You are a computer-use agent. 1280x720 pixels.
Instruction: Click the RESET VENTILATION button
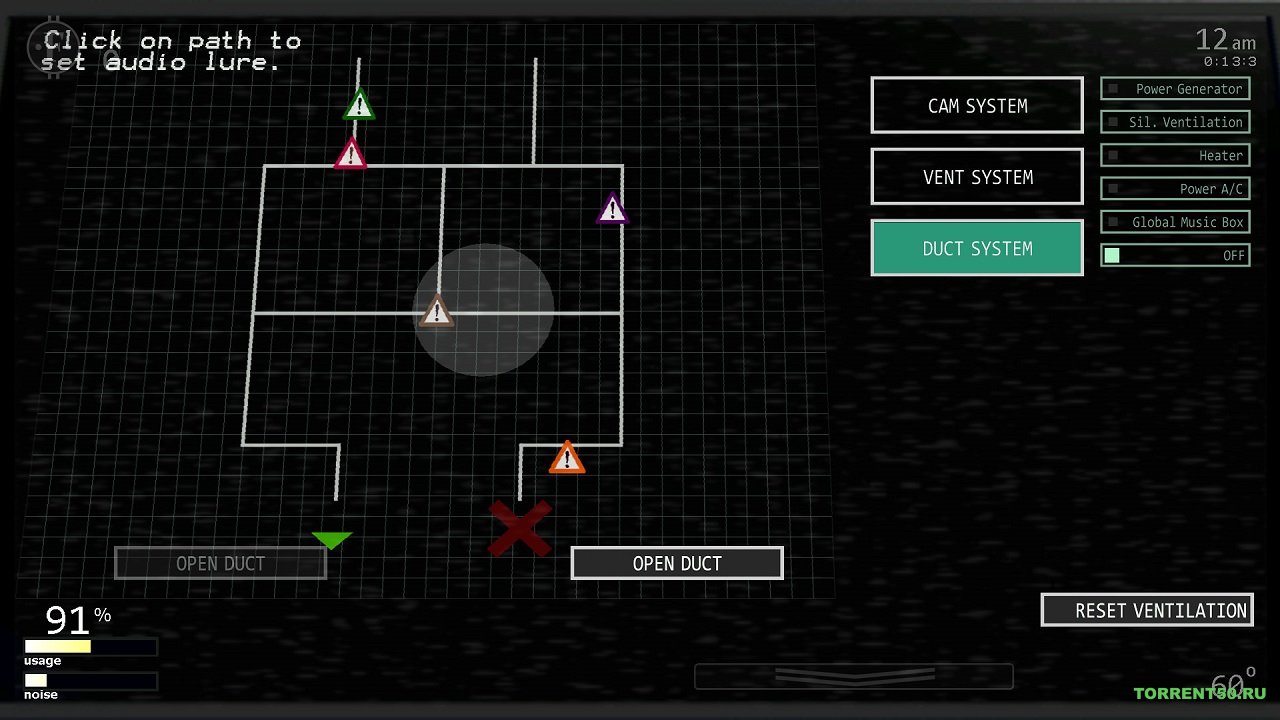(1147, 610)
